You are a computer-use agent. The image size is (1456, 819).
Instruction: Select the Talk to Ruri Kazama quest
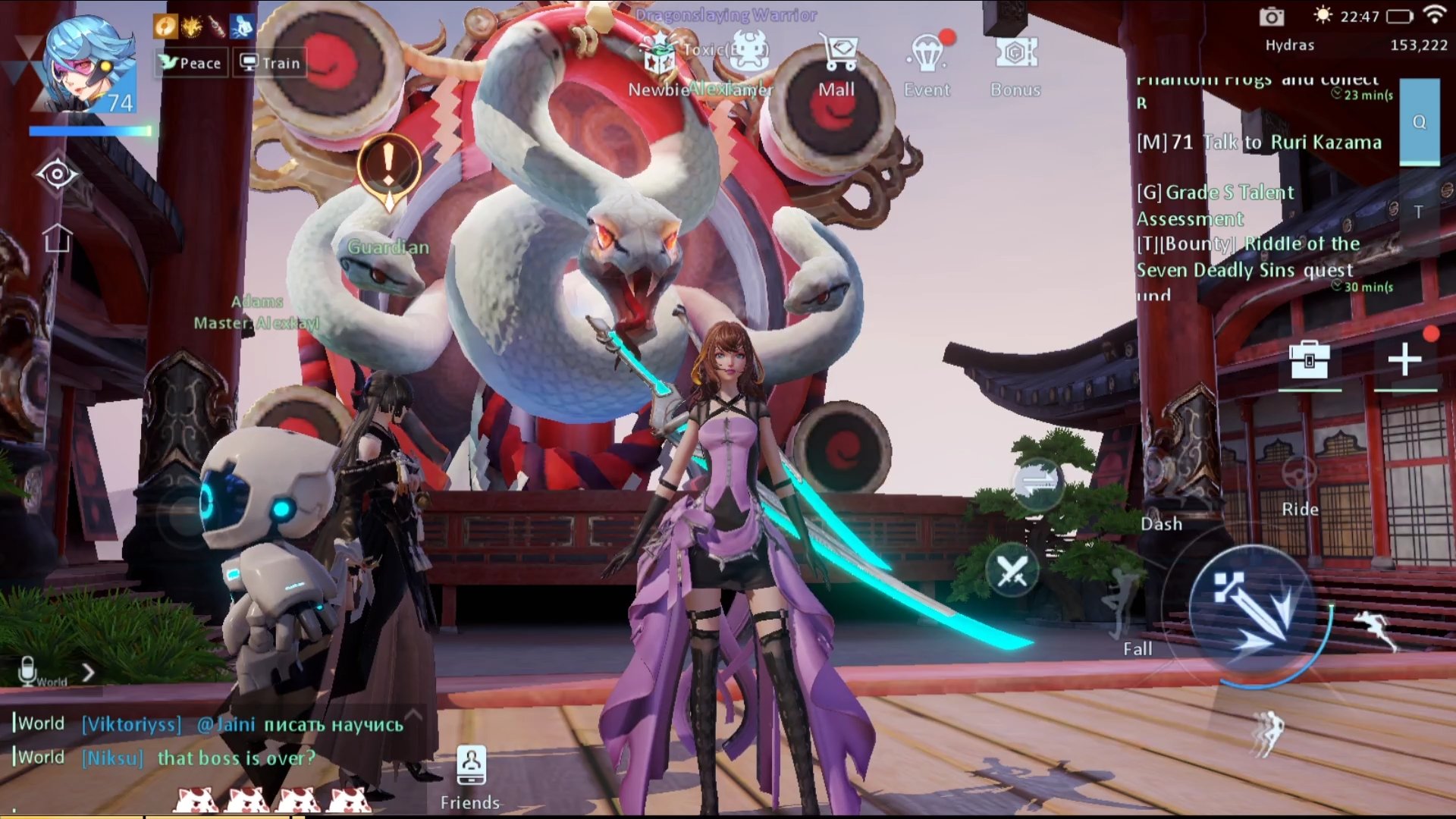pos(1259,143)
